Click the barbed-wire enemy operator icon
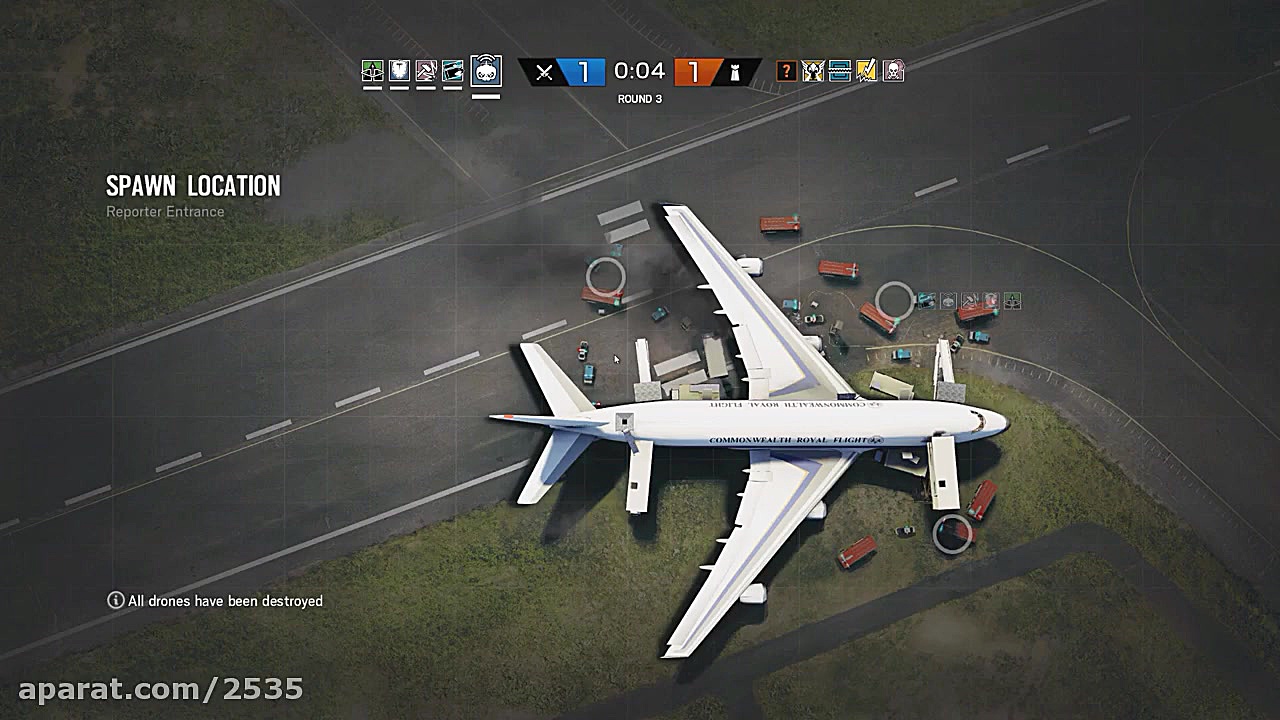The image size is (1280, 720). tap(839, 71)
